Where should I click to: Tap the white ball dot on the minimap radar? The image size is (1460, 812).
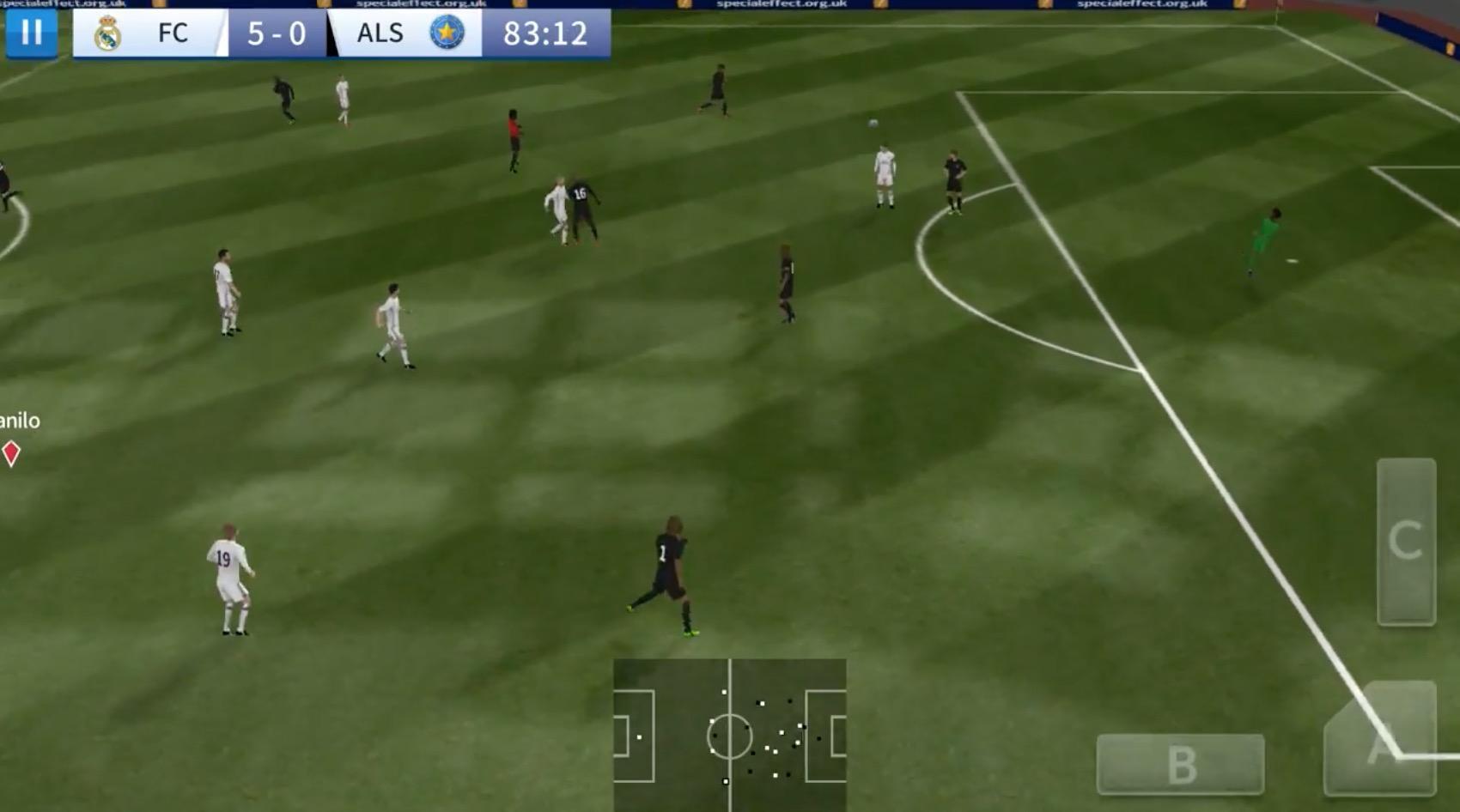[x=726, y=781]
